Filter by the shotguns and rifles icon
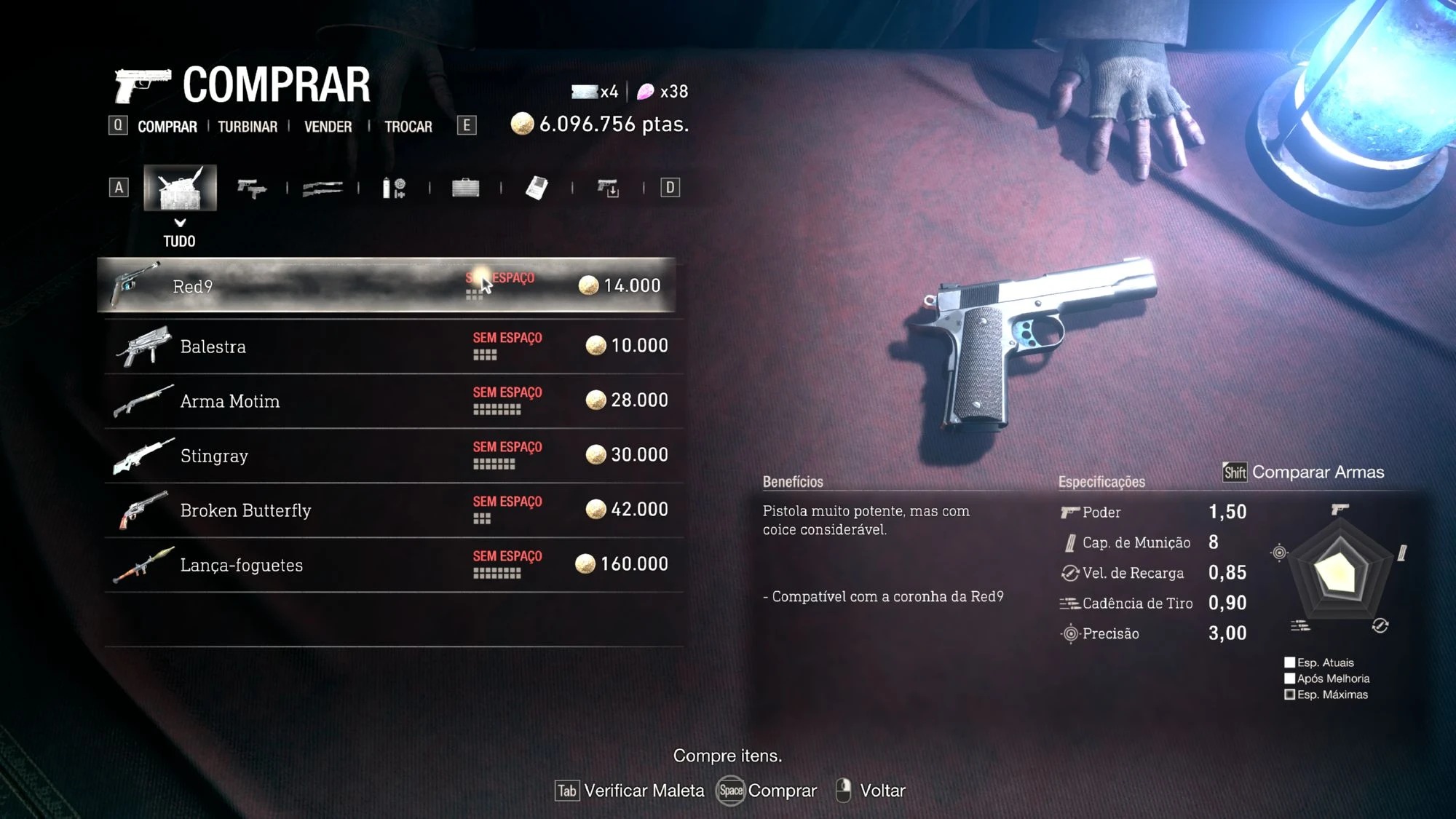Viewport: 1456px width, 819px height. [322, 189]
